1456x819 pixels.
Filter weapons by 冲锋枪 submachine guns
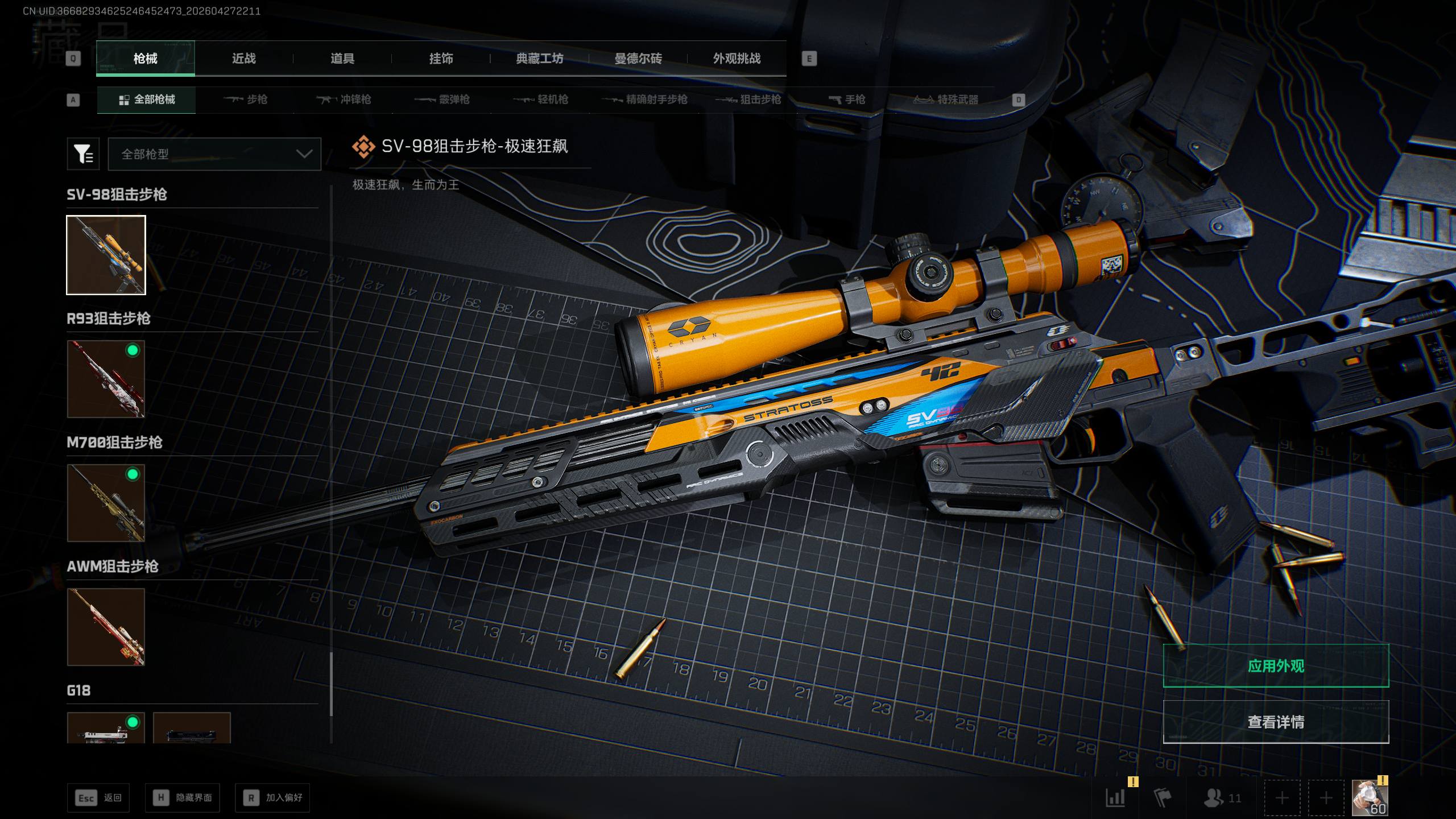(344, 100)
